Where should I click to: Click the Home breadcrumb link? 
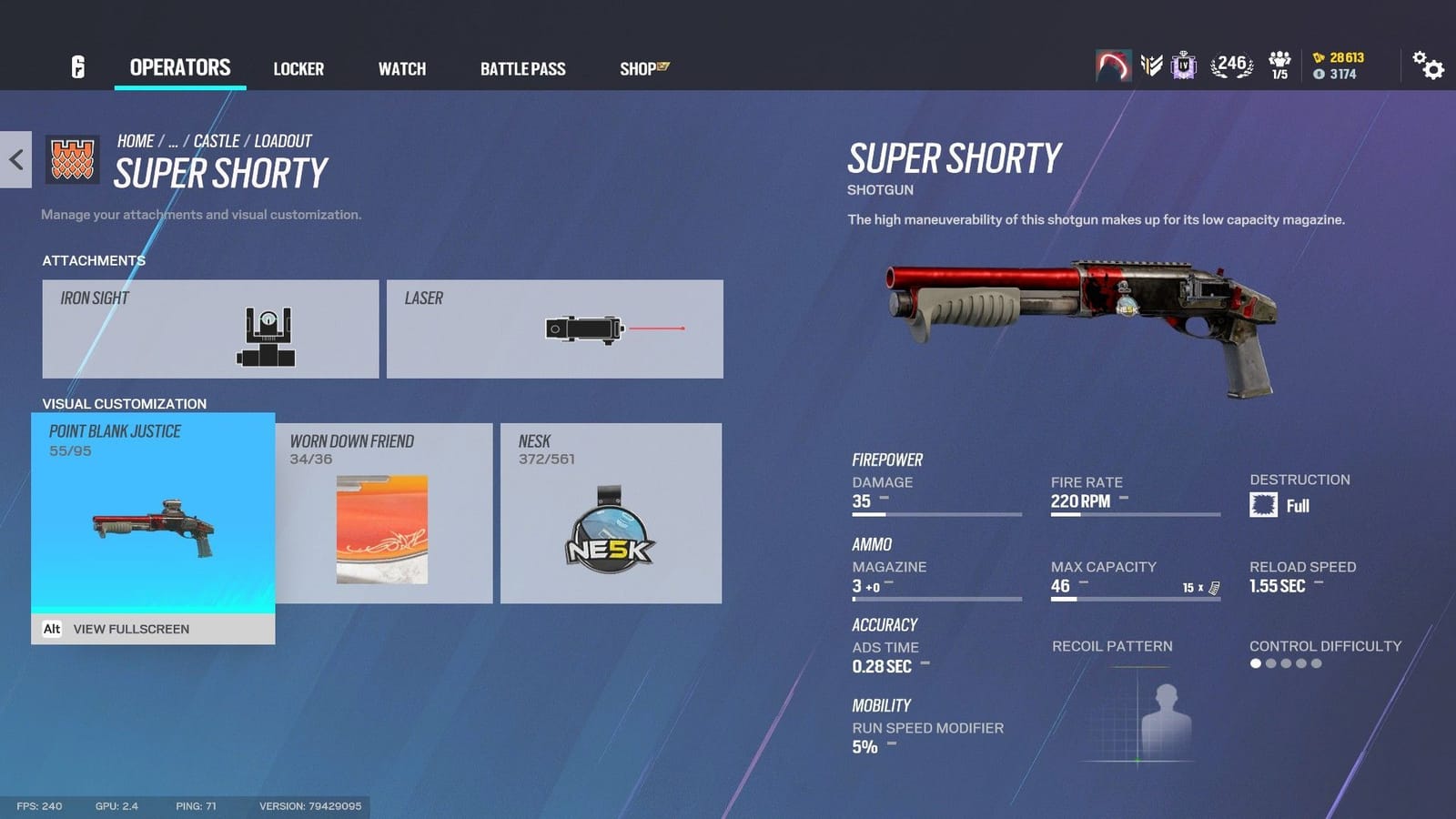[136, 141]
